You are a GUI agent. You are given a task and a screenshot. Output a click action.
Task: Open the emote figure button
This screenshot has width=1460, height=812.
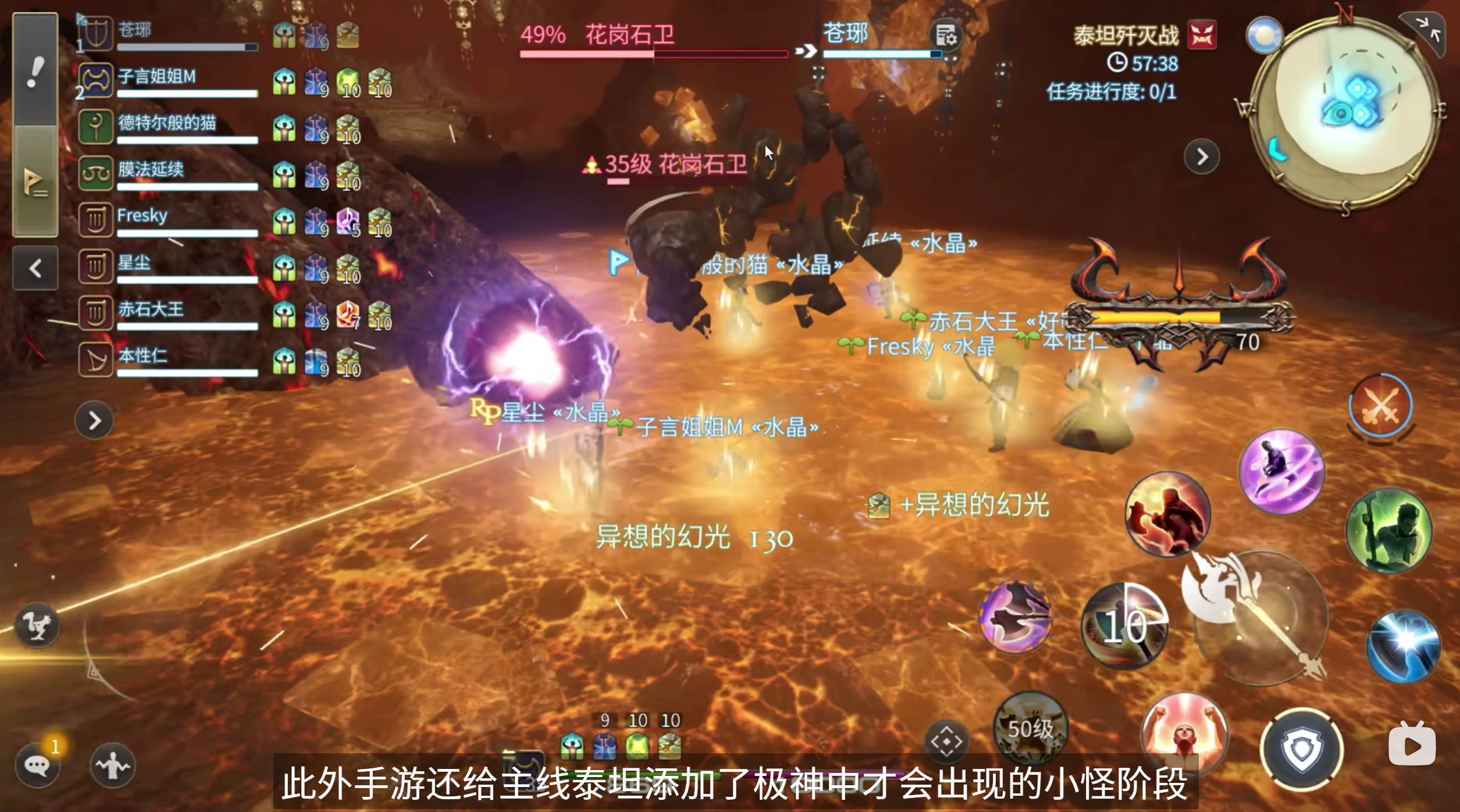point(113,765)
